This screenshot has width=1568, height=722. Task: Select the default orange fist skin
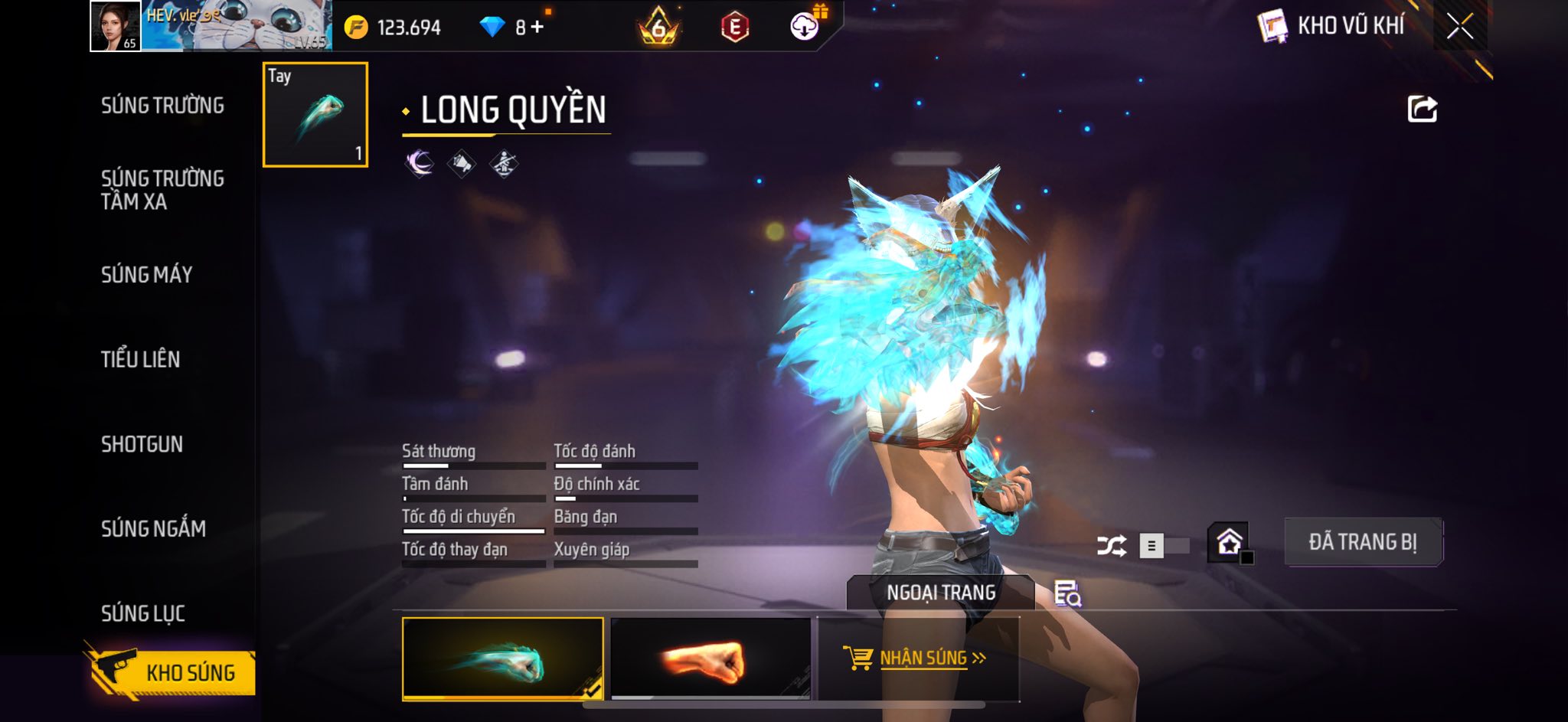coord(710,659)
